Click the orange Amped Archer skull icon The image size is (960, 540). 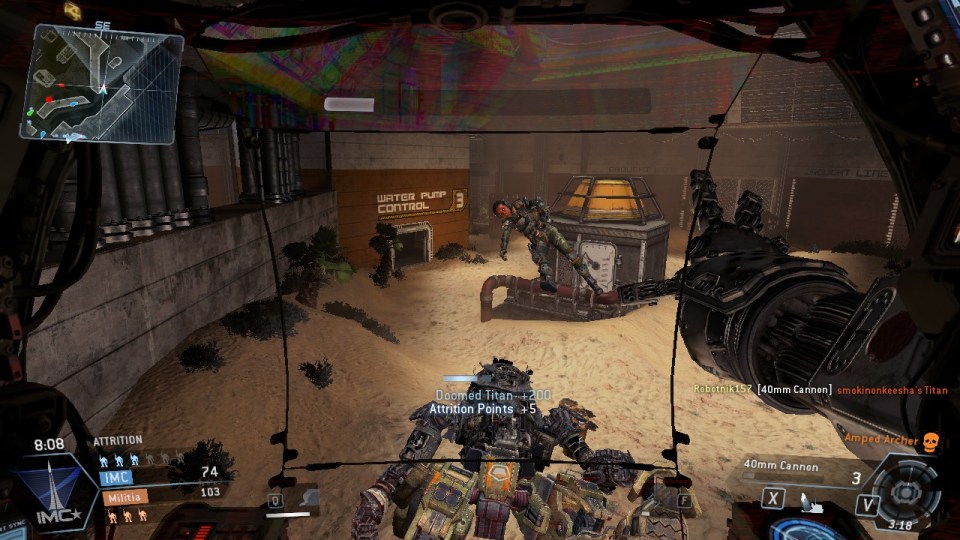point(930,441)
